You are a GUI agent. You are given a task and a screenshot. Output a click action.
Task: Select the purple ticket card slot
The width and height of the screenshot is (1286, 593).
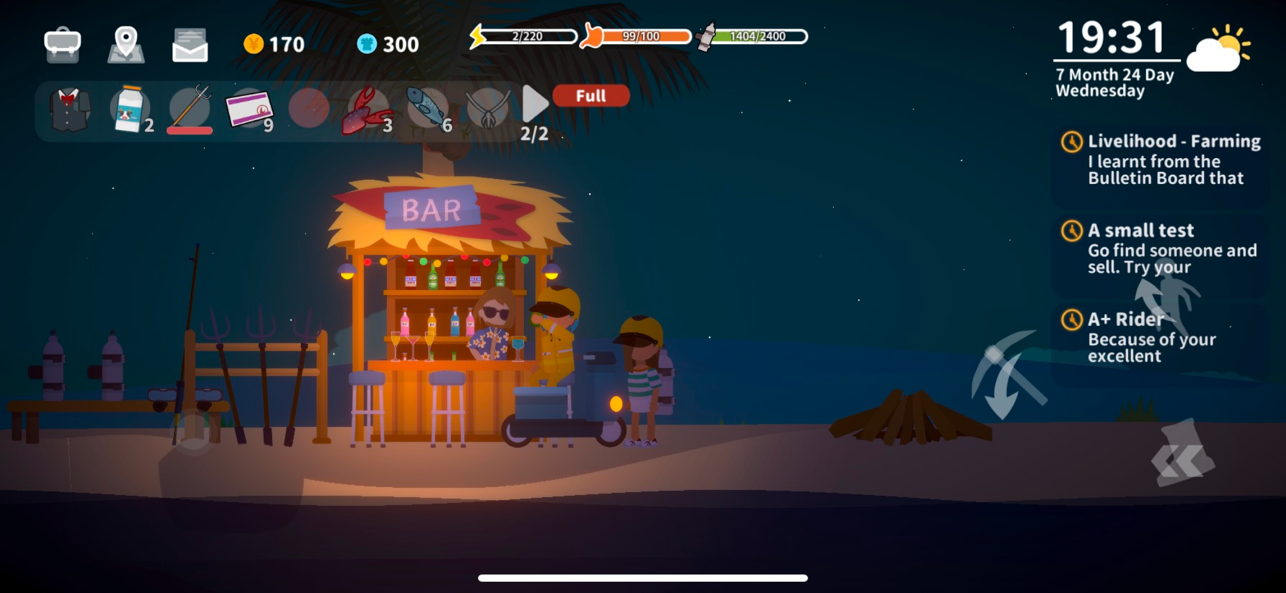pos(249,108)
